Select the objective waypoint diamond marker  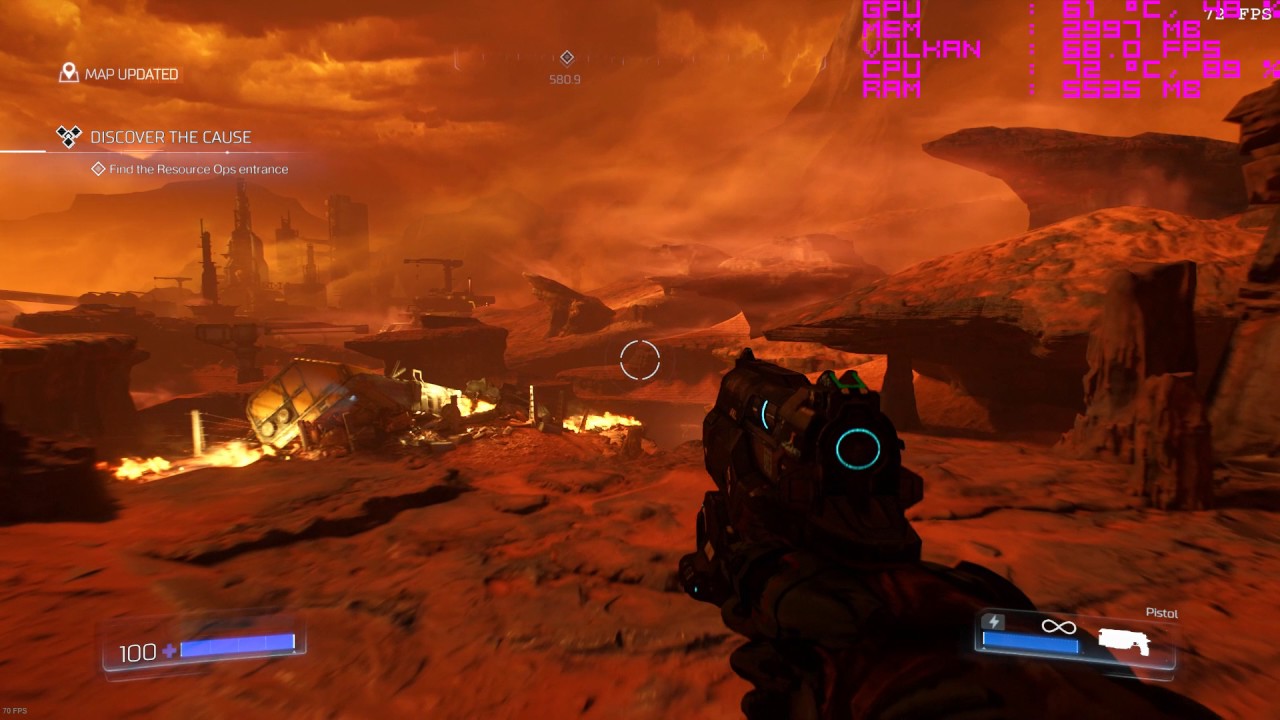[x=567, y=58]
